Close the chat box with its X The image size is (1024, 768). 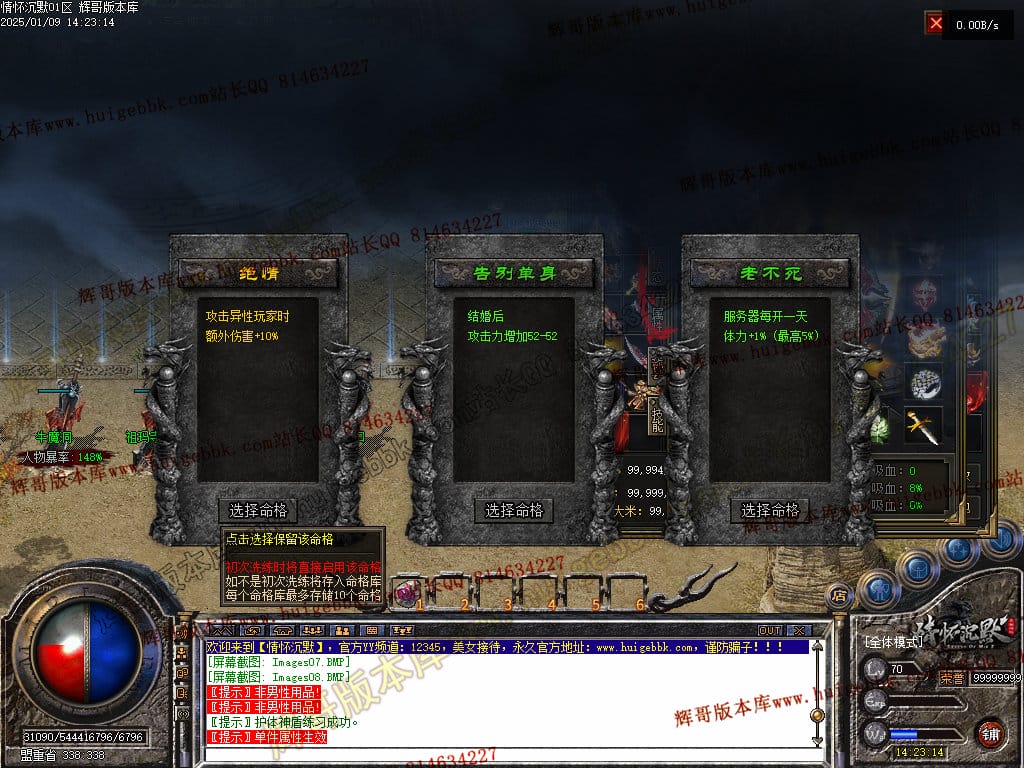point(798,630)
